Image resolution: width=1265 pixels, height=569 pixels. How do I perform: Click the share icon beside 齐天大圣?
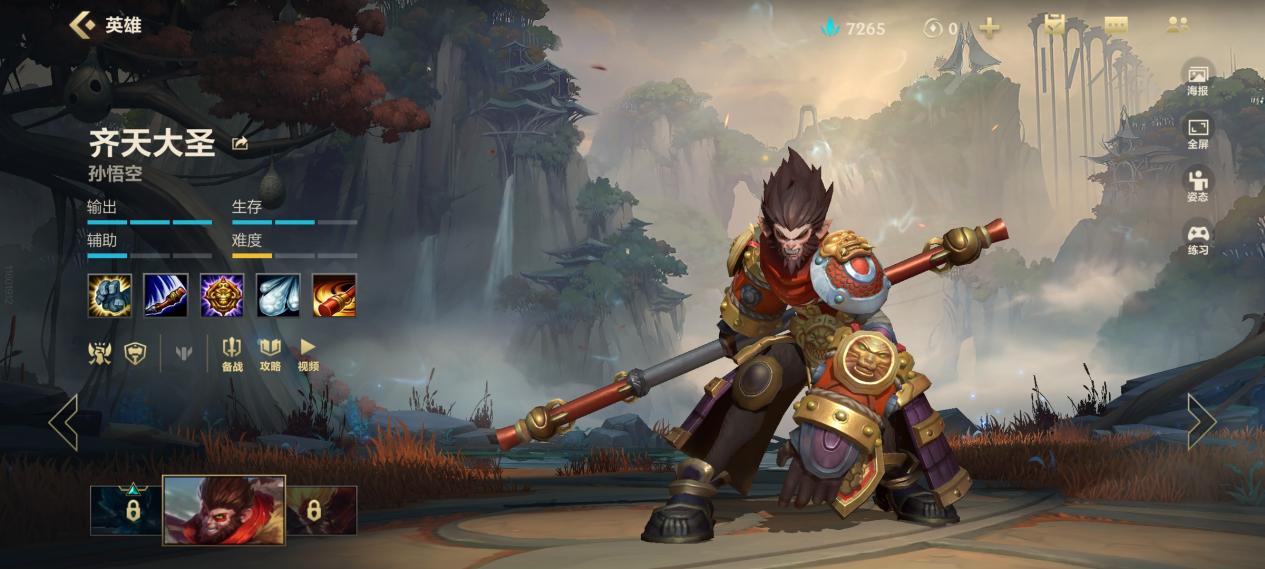point(240,144)
